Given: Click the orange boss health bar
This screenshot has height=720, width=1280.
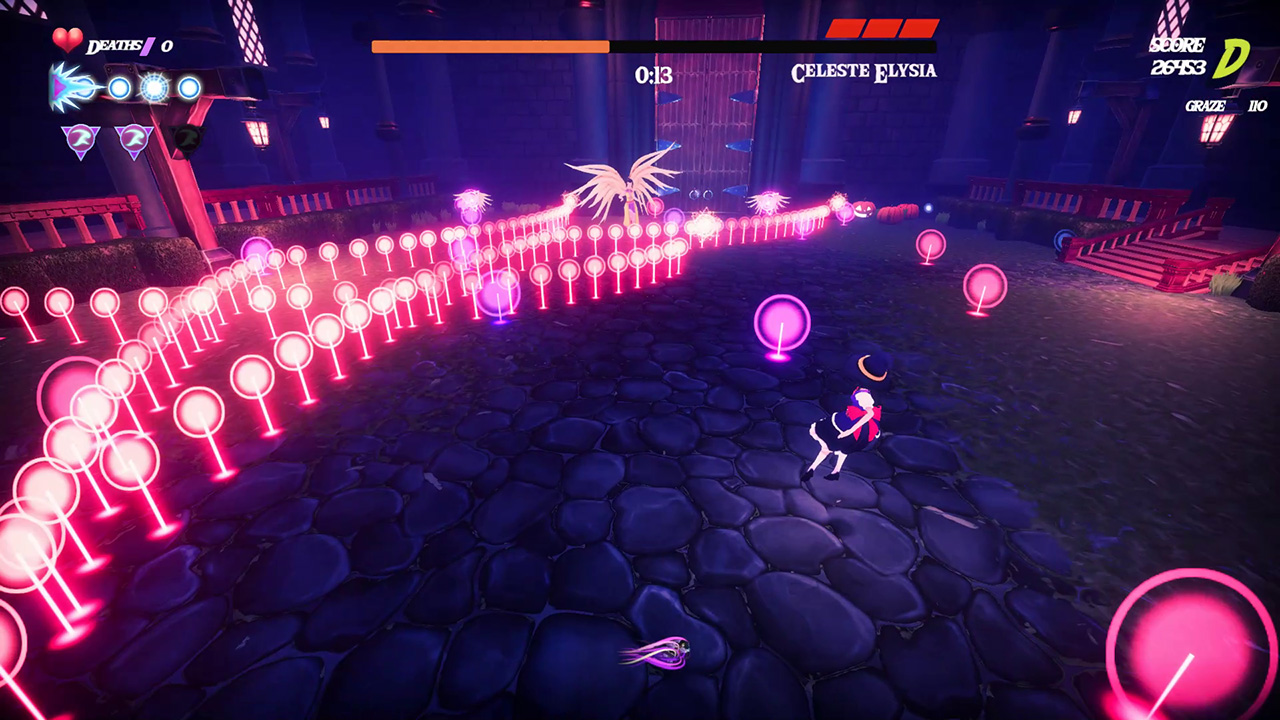Looking at the screenshot, I should 490,46.
